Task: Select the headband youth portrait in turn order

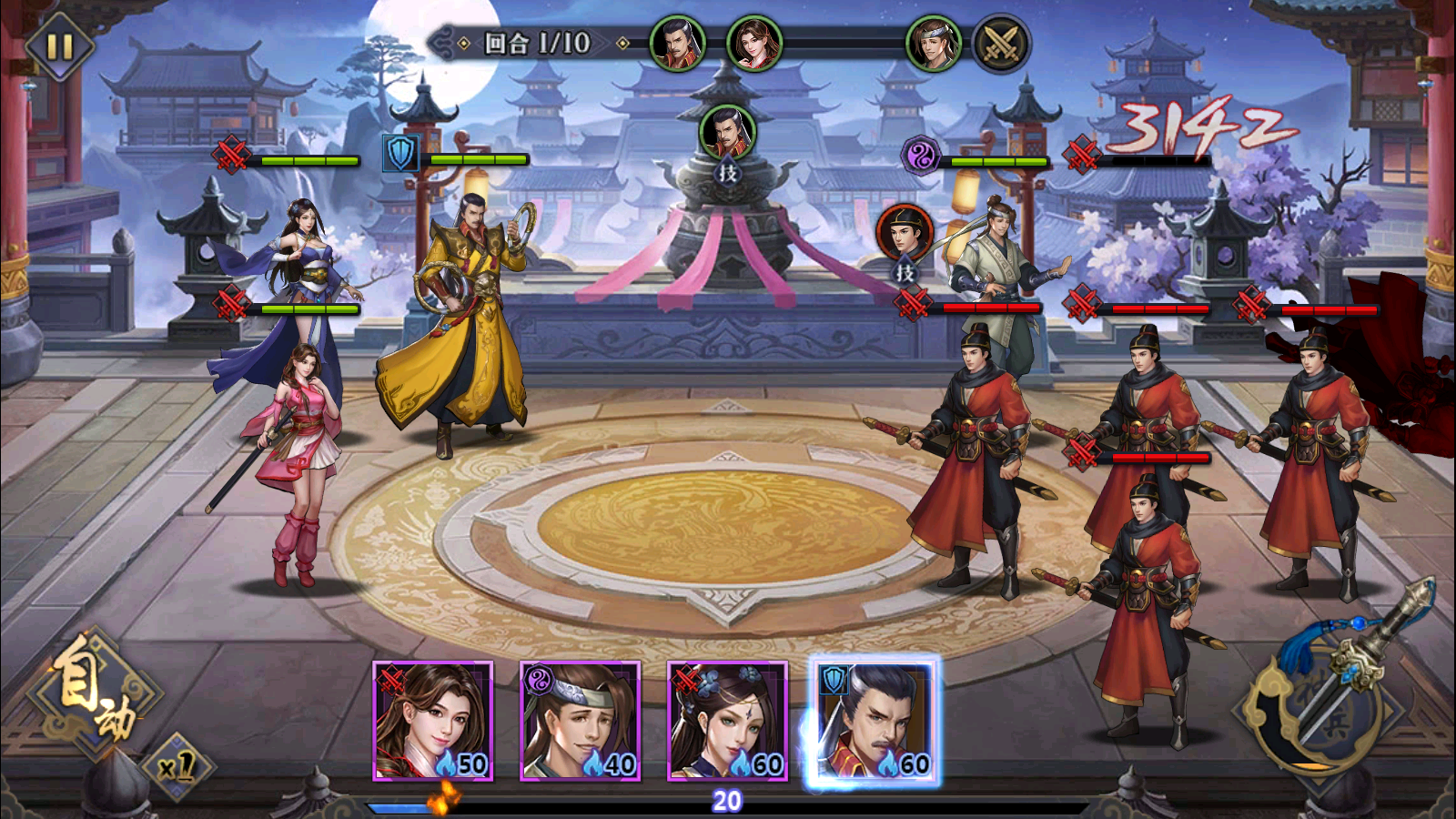Action: pyautogui.click(x=934, y=44)
